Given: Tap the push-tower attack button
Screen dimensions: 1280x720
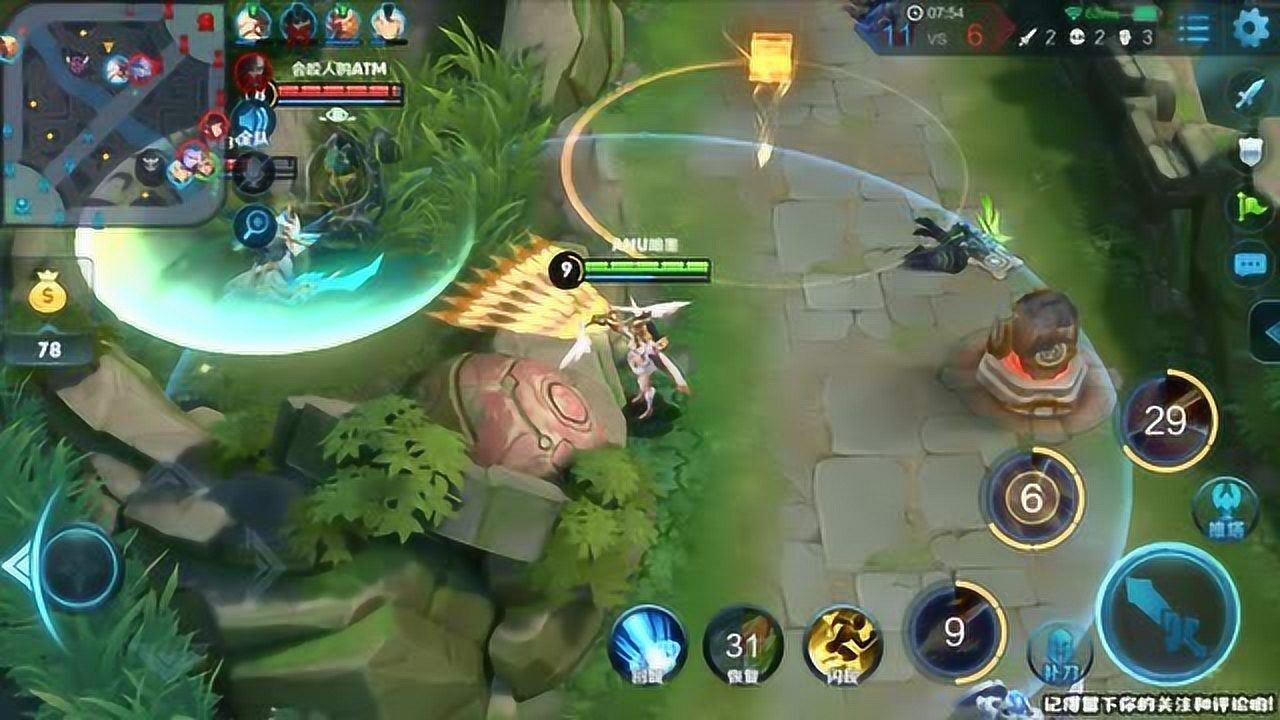Looking at the screenshot, I should click(1225, 506).
